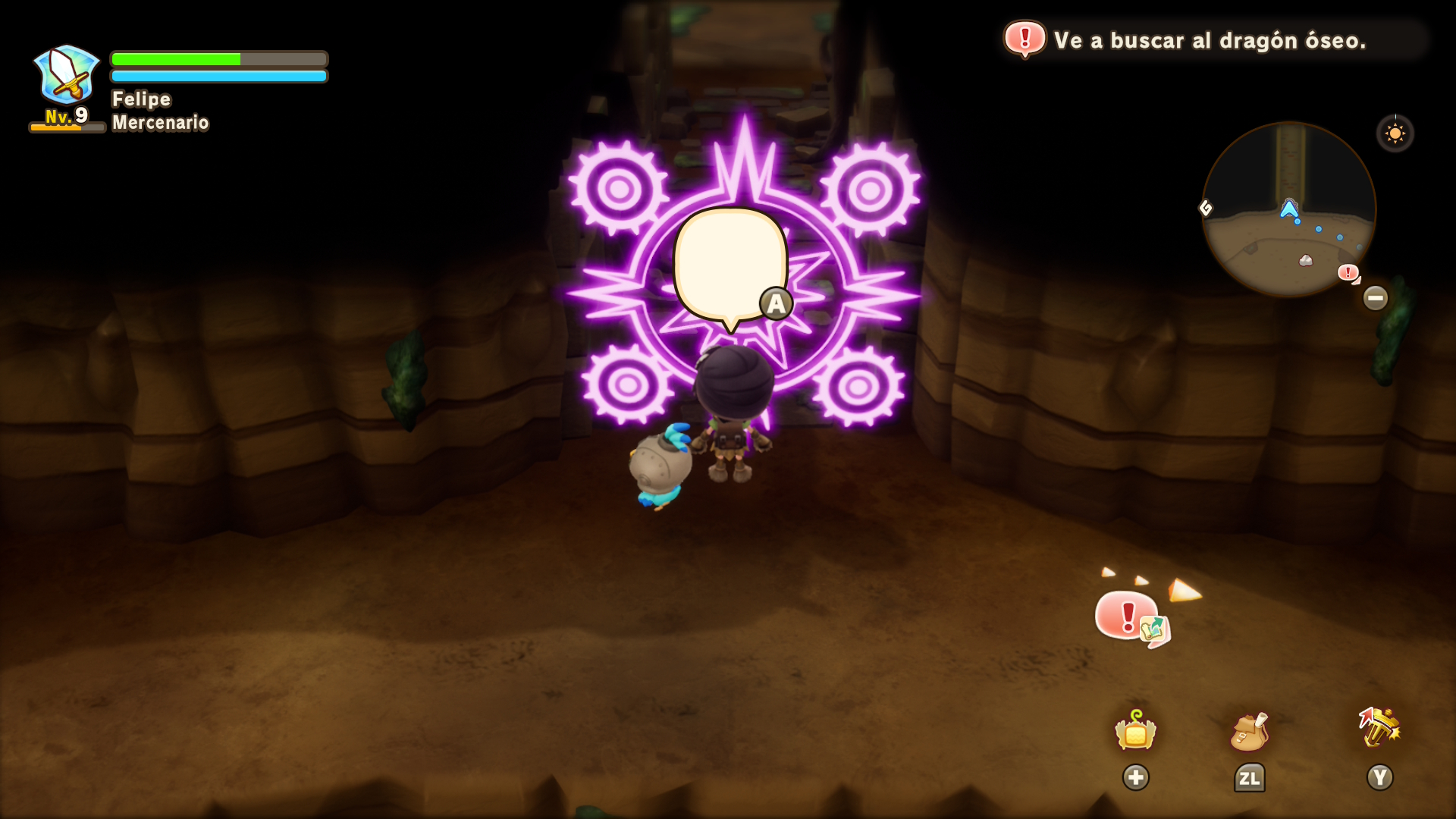Click the Mercenario sword class emblem

tap(67, 75)
